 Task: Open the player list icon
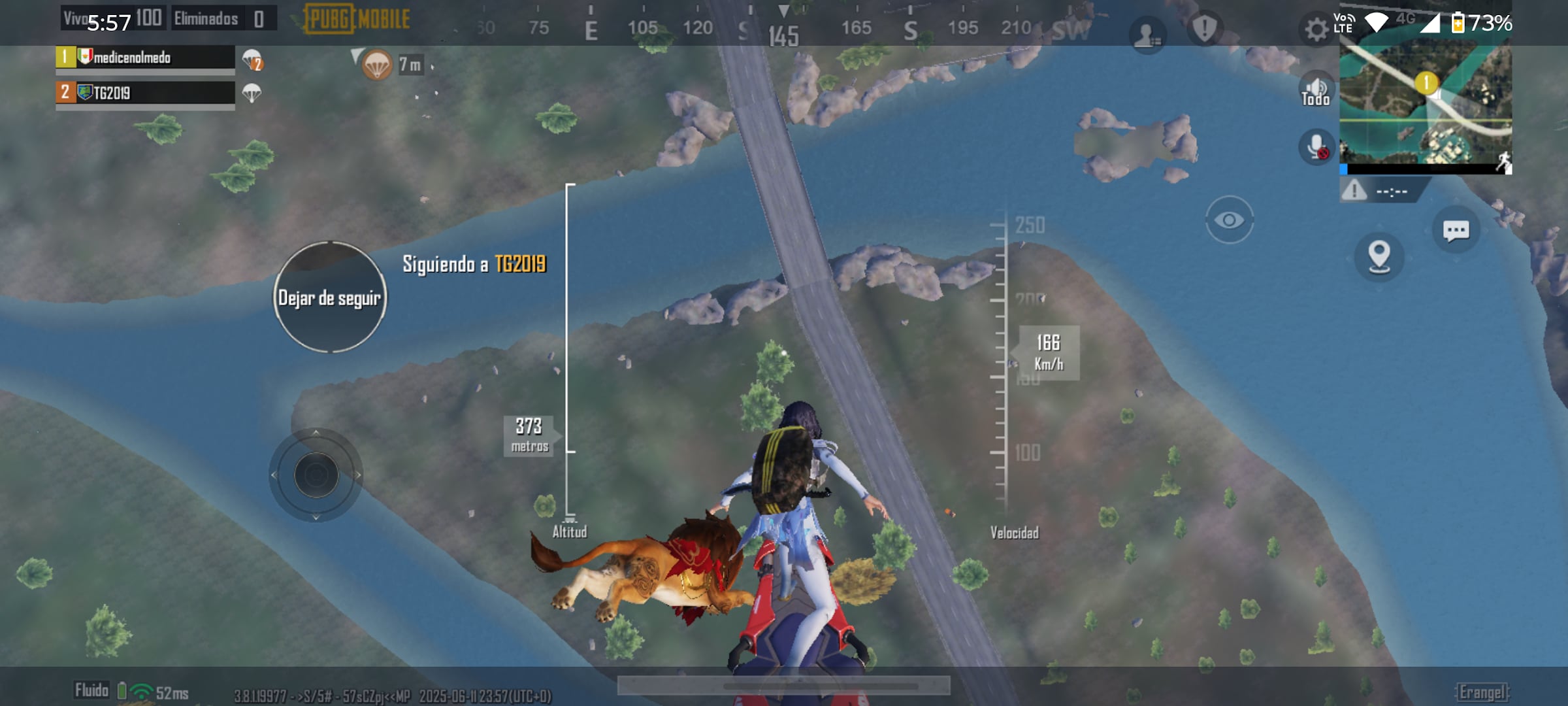[1146, 34]
